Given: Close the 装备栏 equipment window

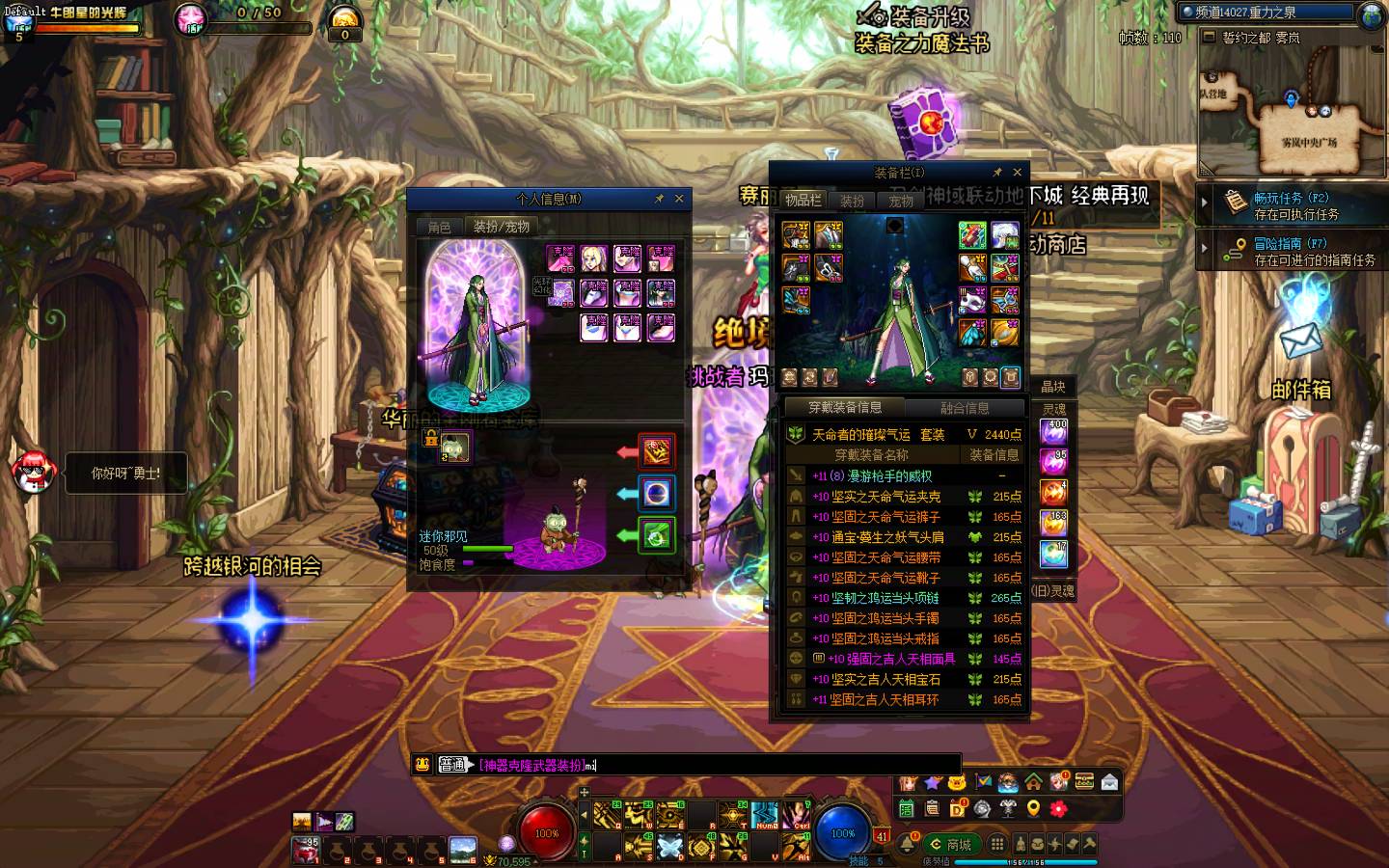Looking at the screenshot, I should click(1017, 173).
